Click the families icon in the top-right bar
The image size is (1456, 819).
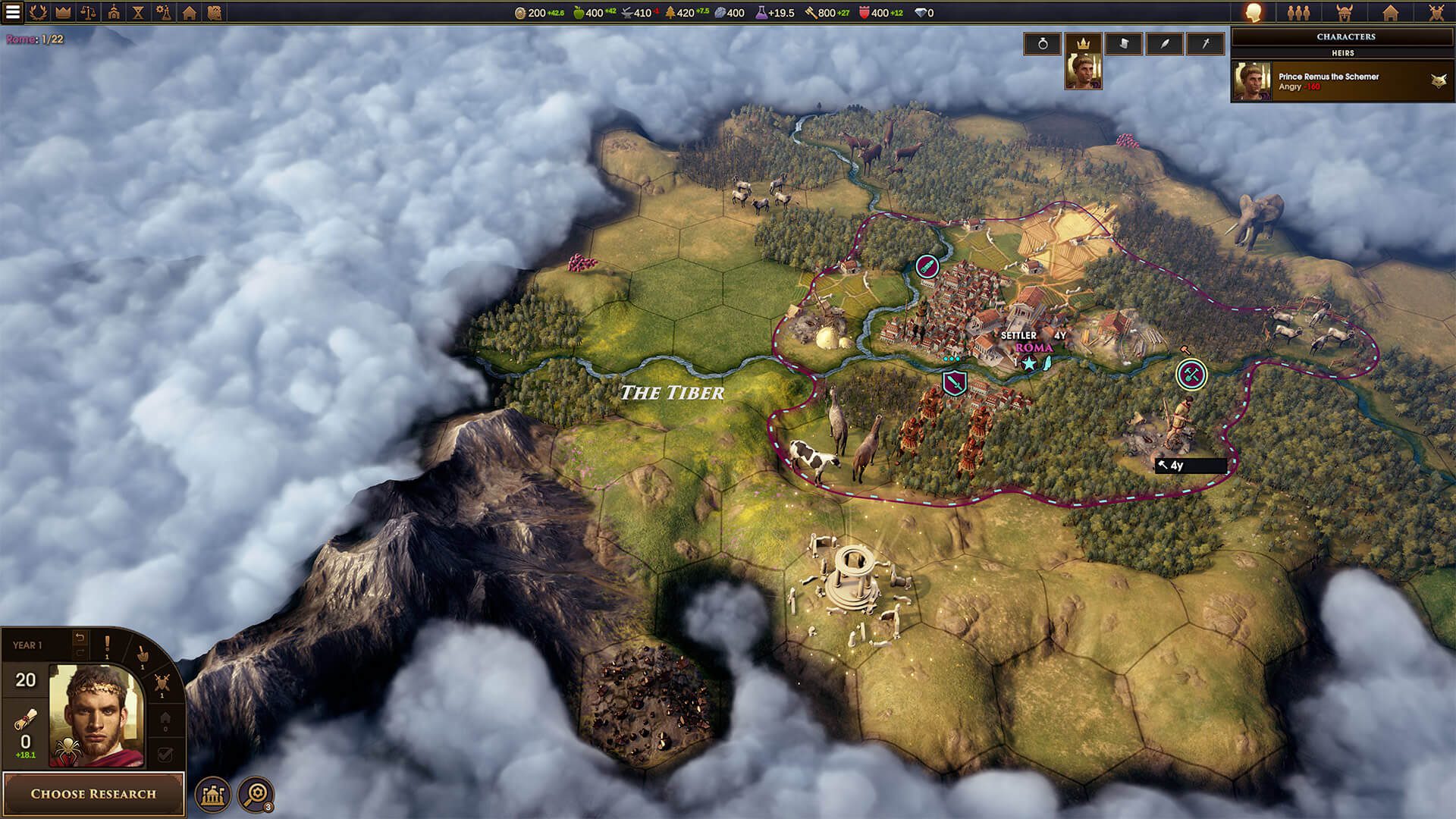click(1299, 14)
